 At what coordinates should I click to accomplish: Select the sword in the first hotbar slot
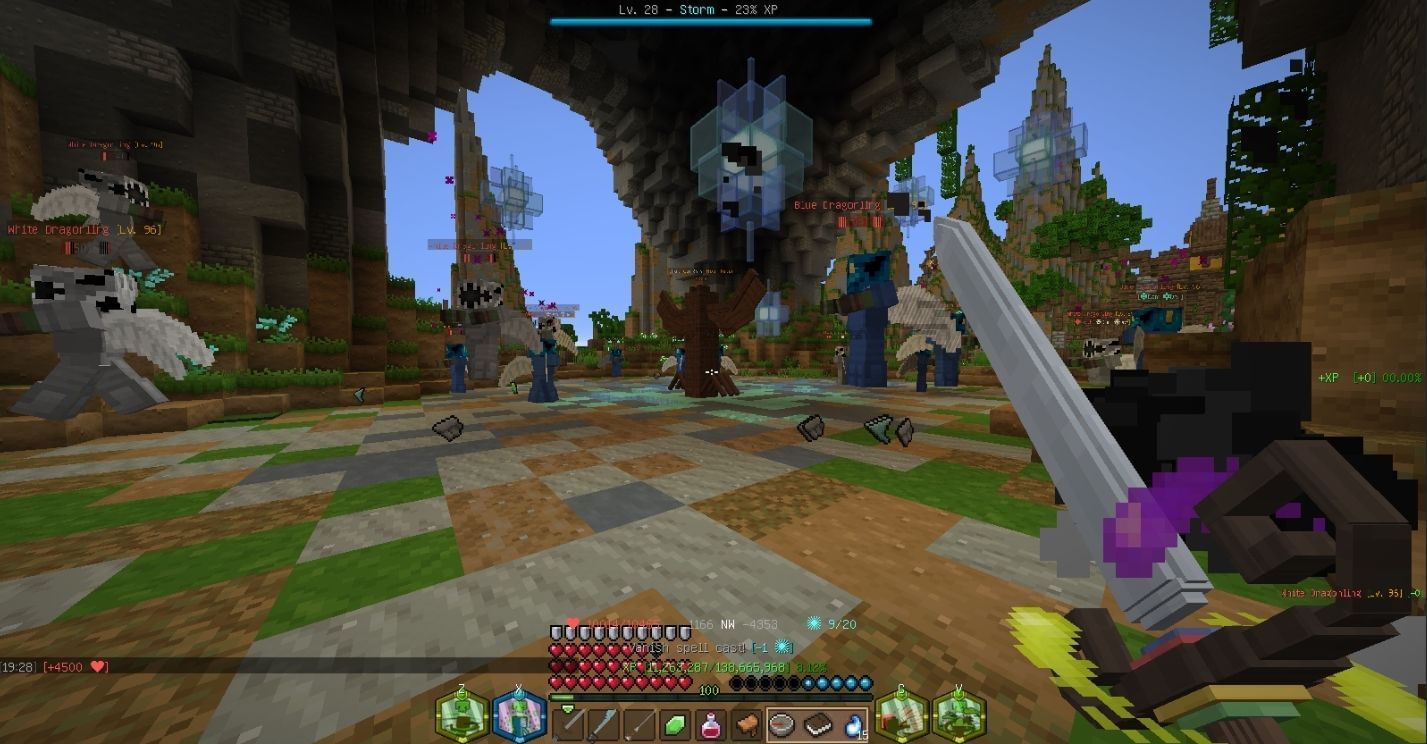pyautogui.click(x=570, y=724)
